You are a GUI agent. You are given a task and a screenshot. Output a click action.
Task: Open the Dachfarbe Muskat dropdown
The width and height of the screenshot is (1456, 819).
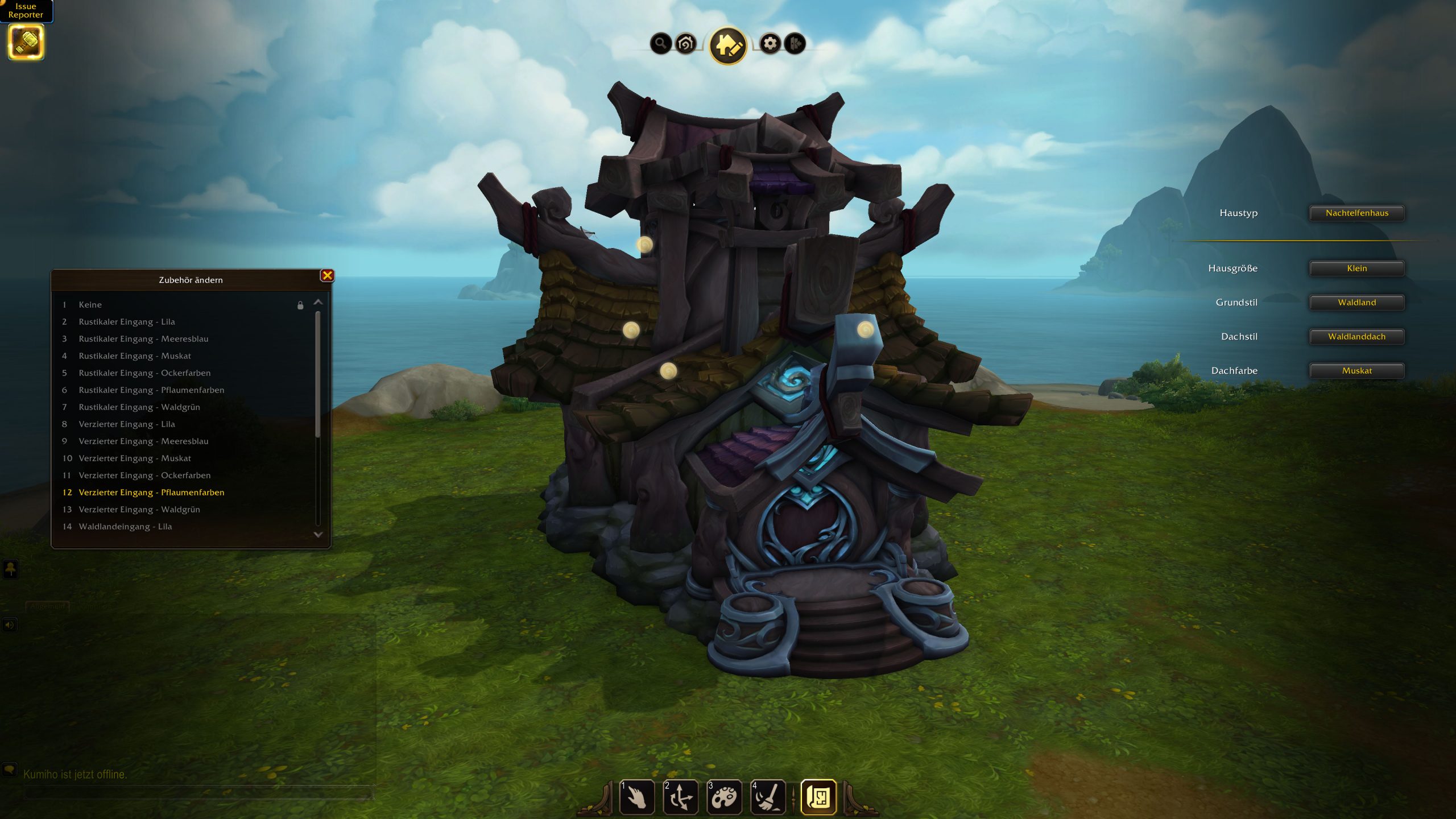[x=1356, y=371]
